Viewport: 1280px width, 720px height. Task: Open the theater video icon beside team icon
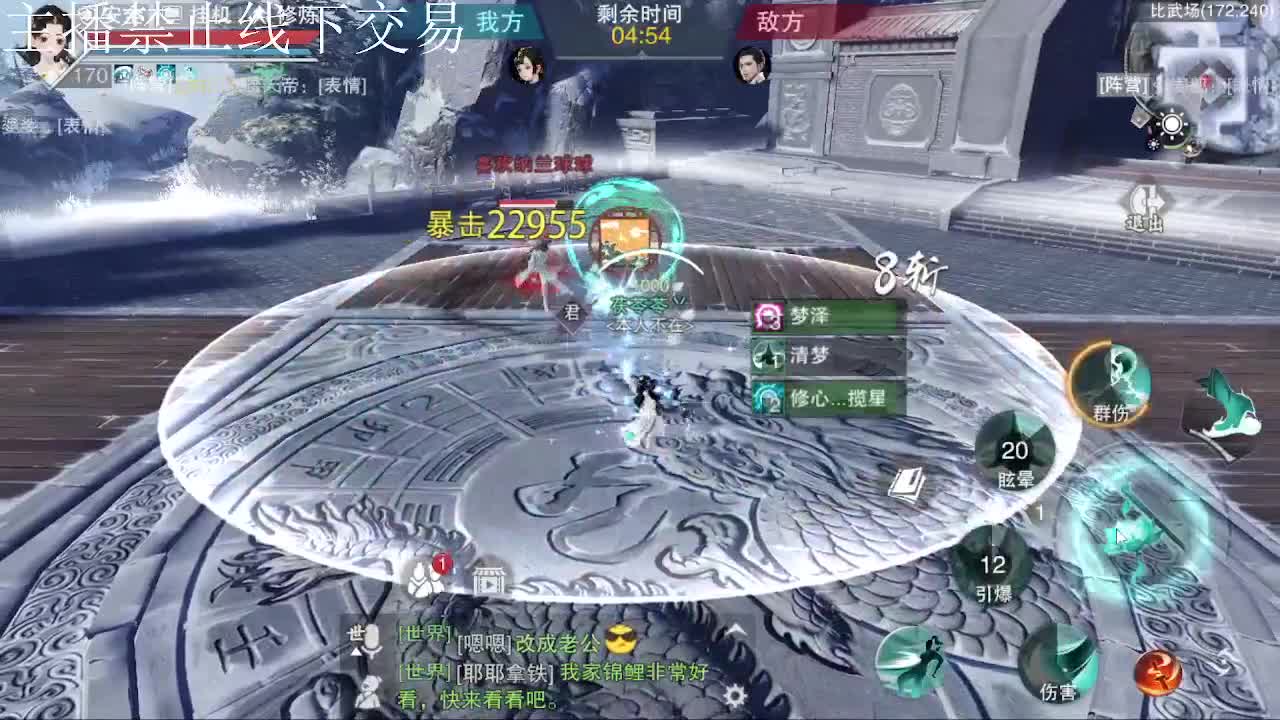489,582
